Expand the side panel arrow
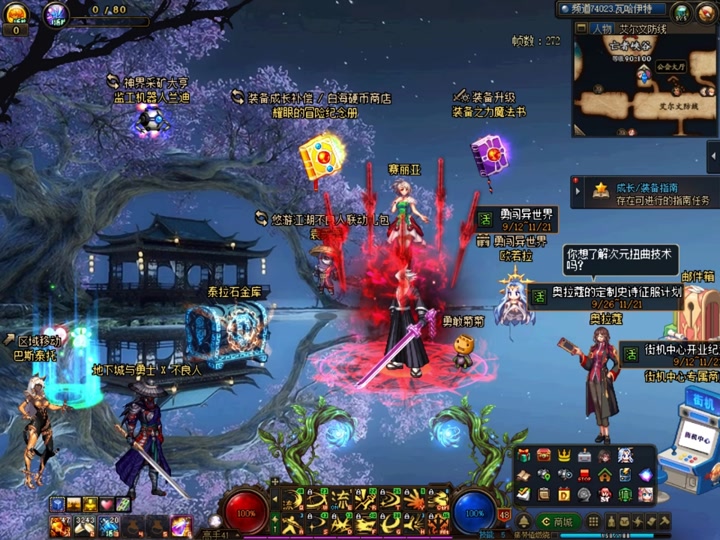Viewport: 720px width, 540px height. click(x=713, y=157)
